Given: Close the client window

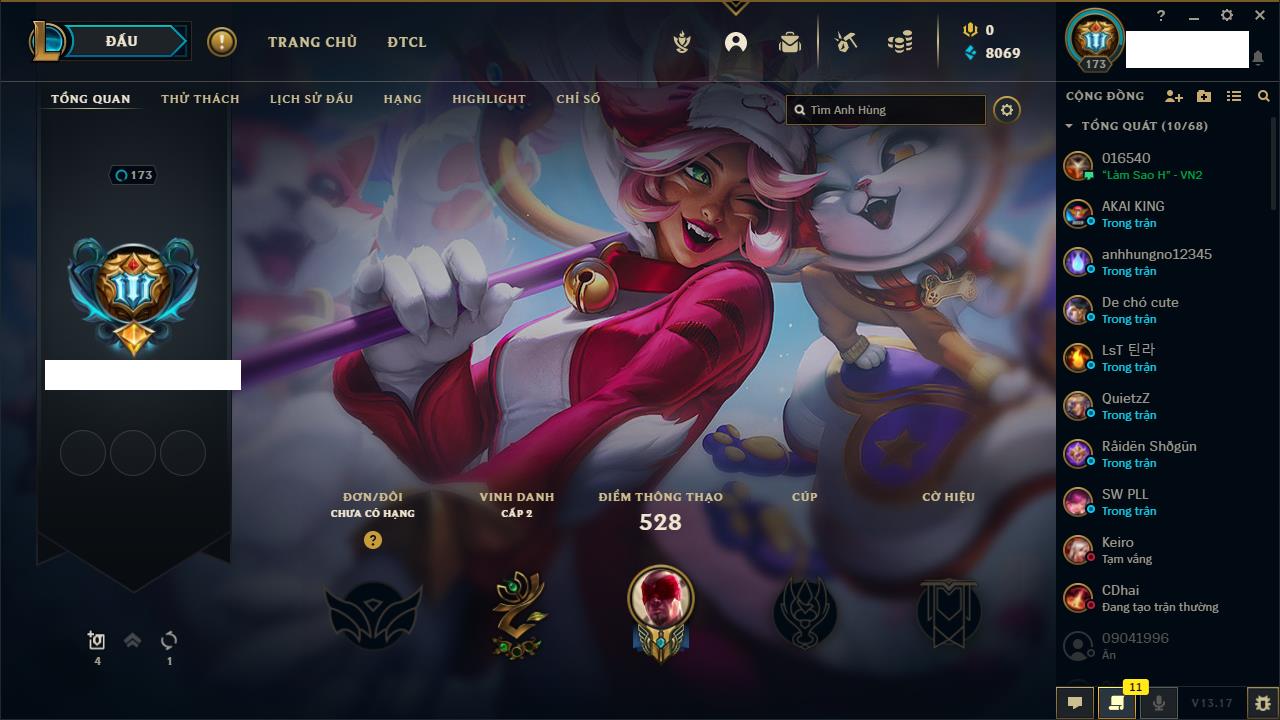Looking at the screenshot, I should (x=1260, y=16).
